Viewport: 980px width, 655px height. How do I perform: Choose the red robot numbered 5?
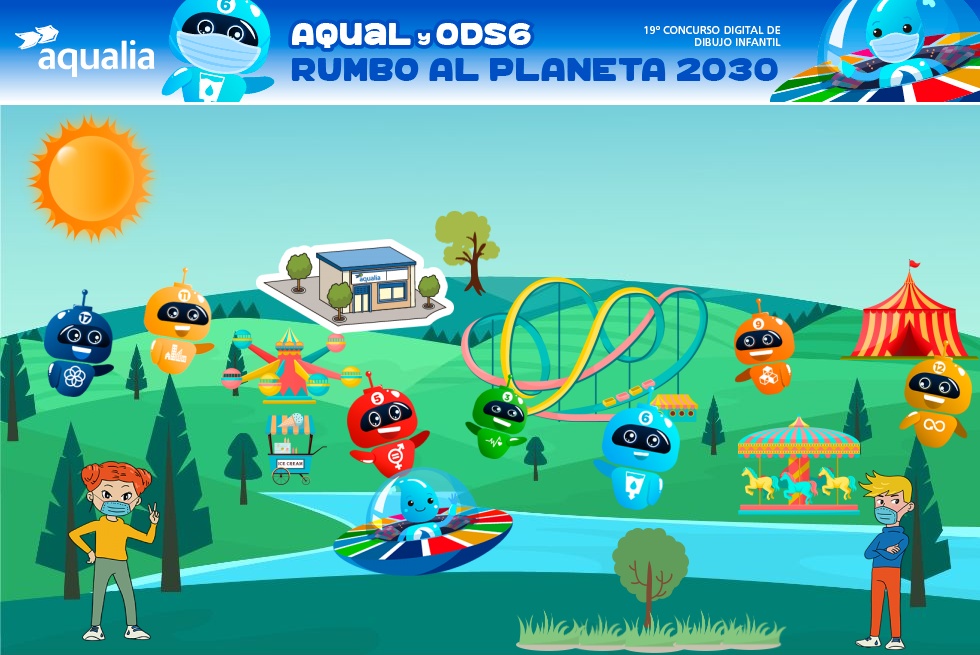pyautogui.click(x=384, y=424)
